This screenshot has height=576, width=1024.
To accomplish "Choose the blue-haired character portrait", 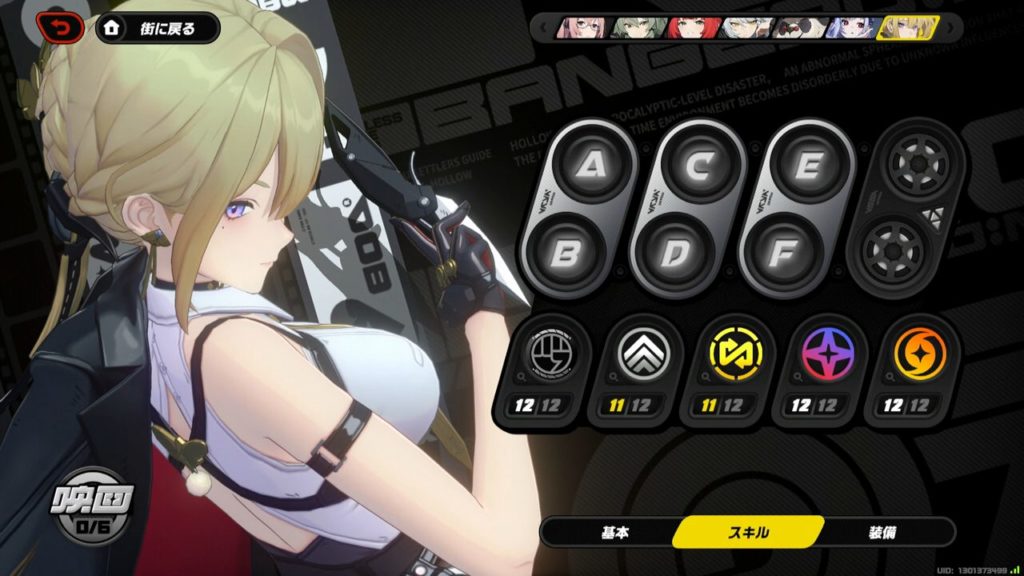I will click(853, 27).
